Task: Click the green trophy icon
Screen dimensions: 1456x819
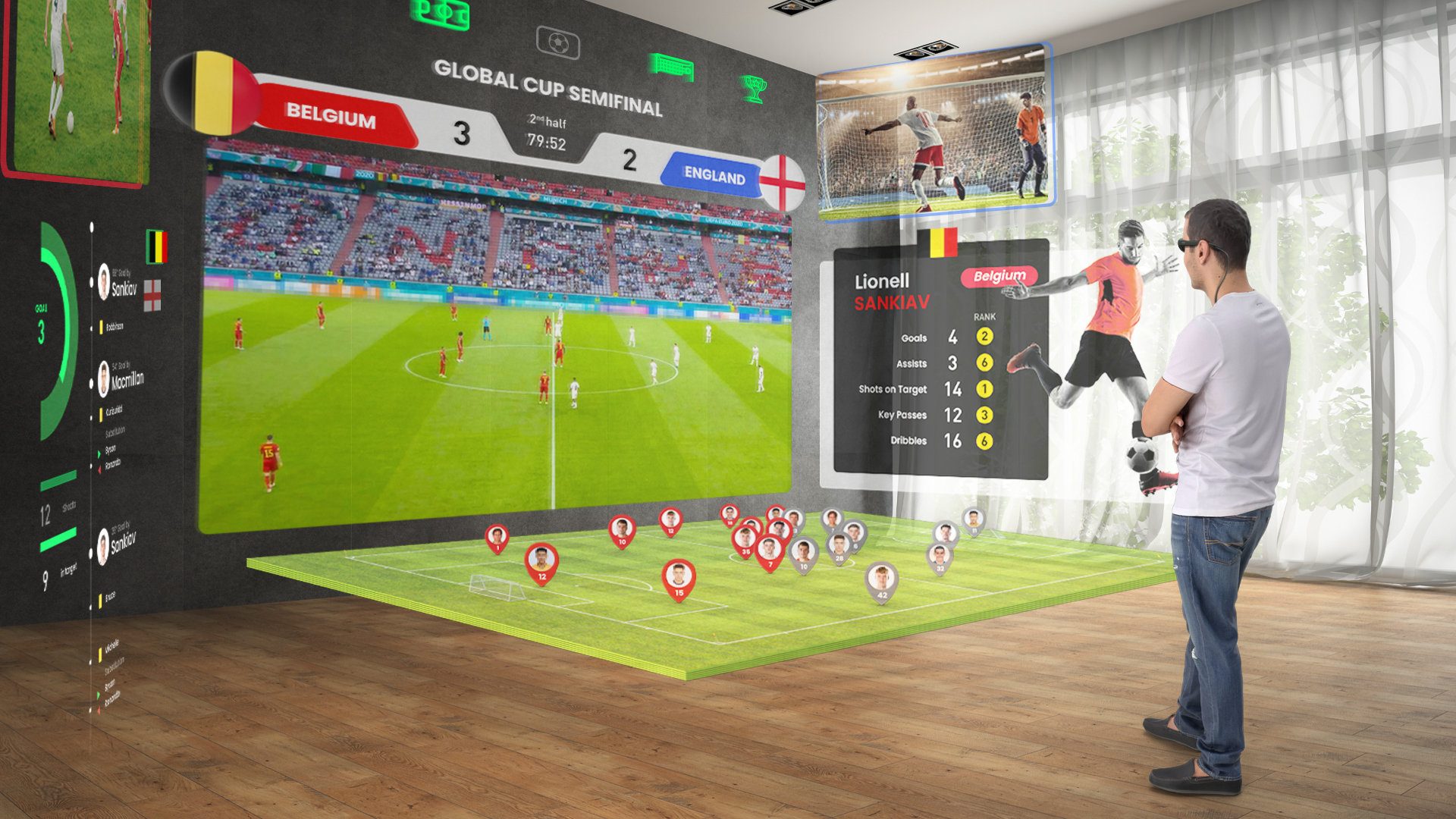Action: 754,89
